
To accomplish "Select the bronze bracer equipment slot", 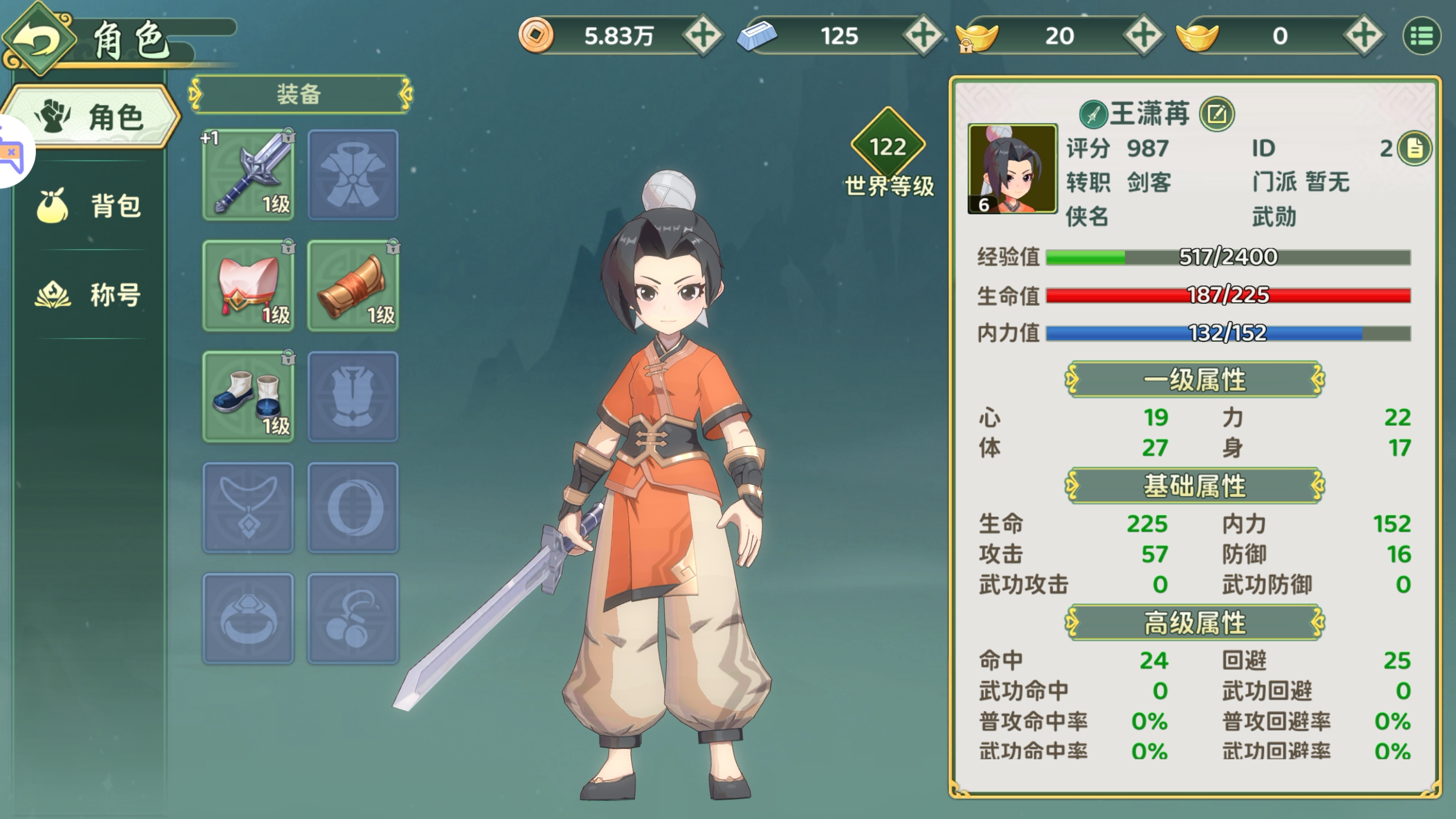I will tap(353, 286).
